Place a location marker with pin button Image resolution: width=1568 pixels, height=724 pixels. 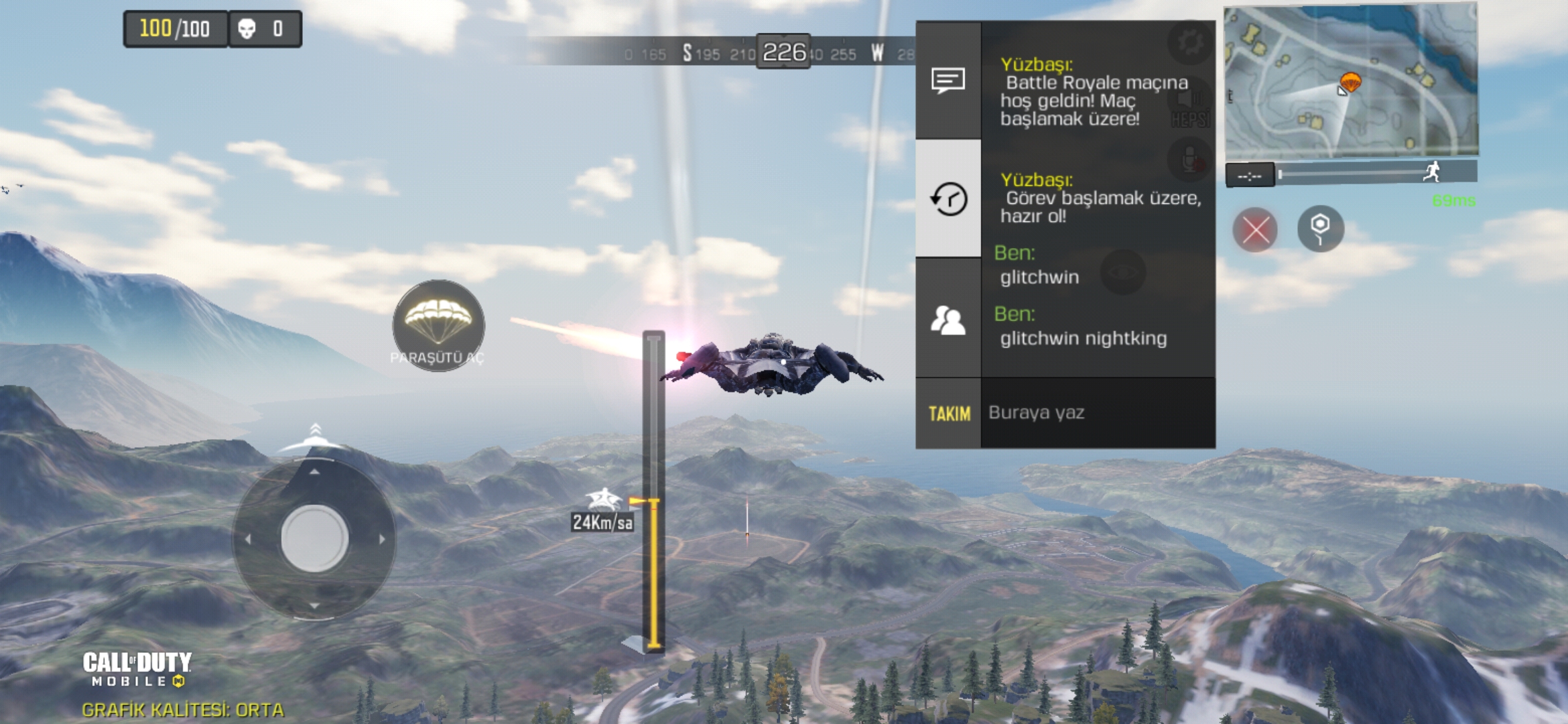click(1320, 229)
